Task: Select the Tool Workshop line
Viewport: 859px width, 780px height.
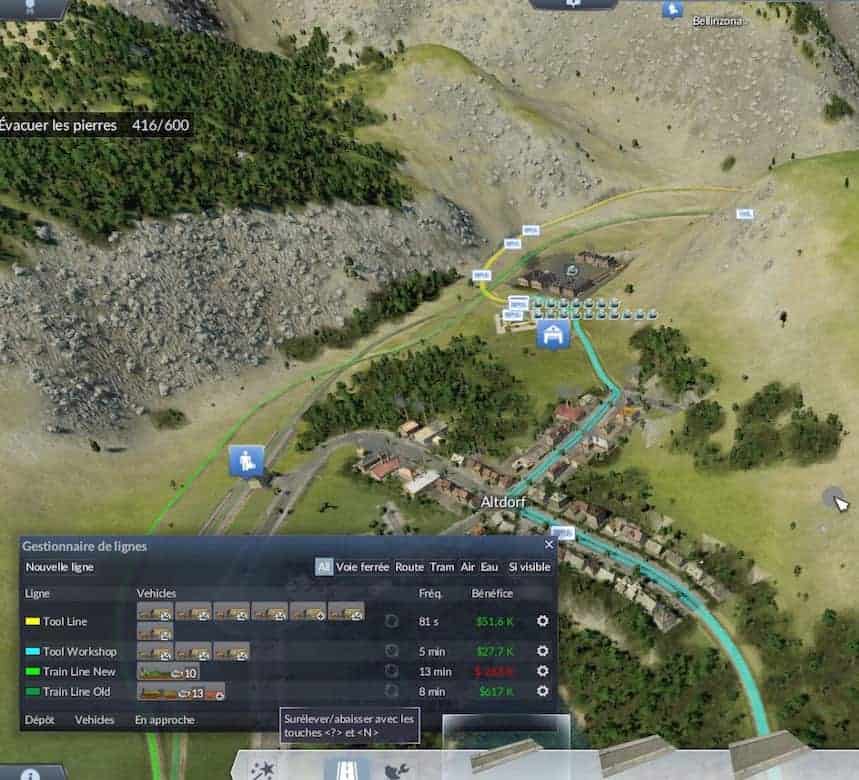Action: (x=79, y=651)
